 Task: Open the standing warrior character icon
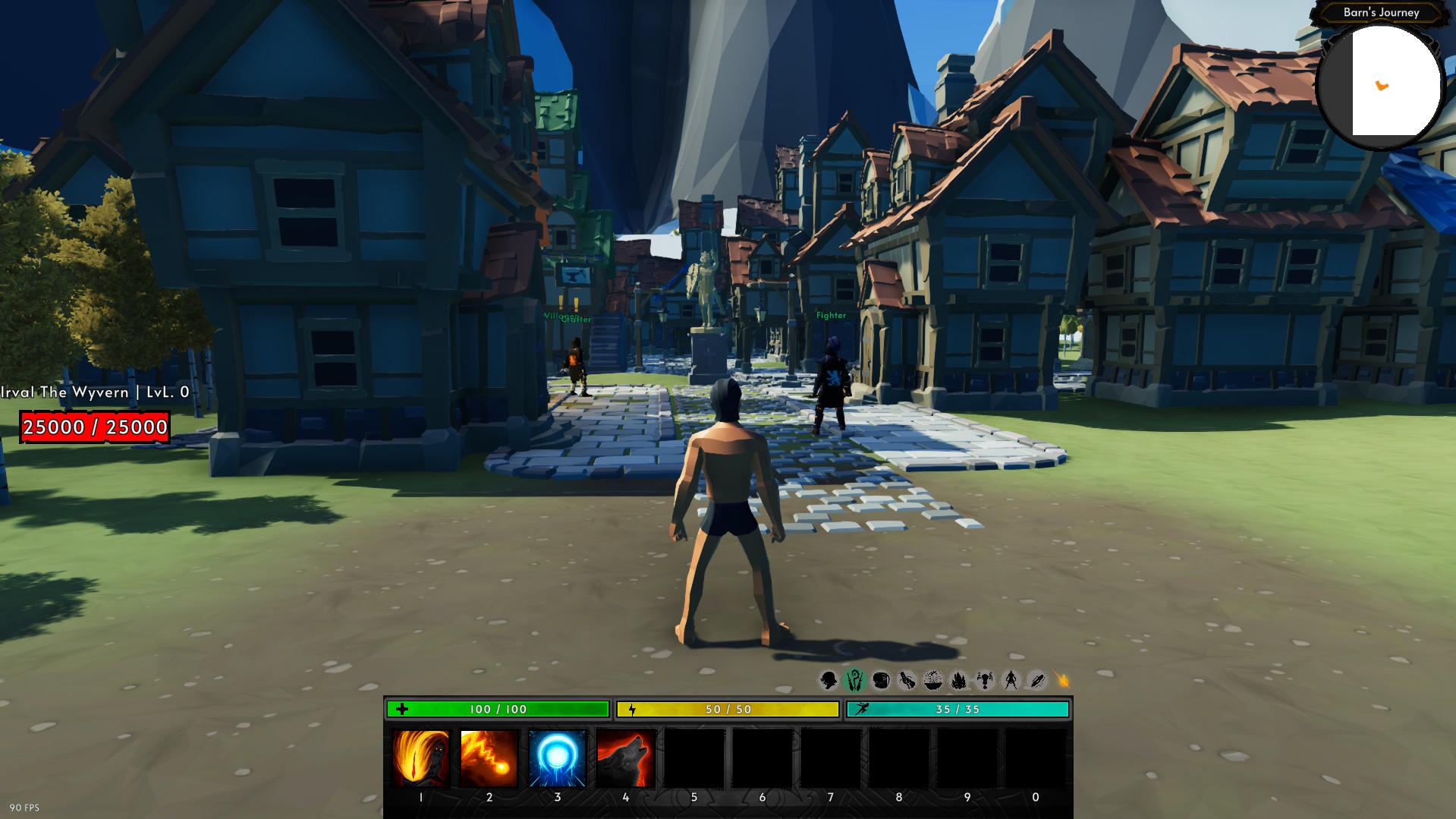[1011, 680]
